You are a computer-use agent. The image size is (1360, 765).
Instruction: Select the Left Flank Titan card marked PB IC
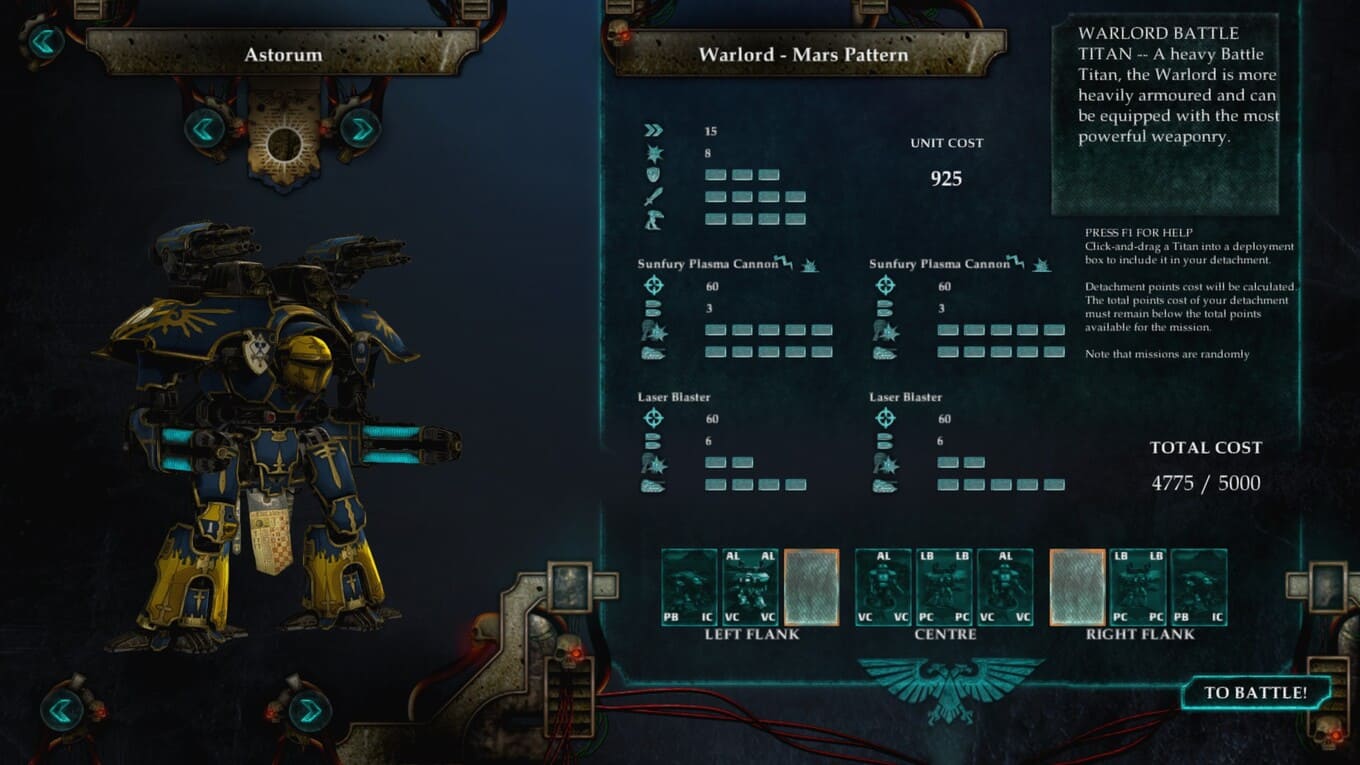coord(690,587)
